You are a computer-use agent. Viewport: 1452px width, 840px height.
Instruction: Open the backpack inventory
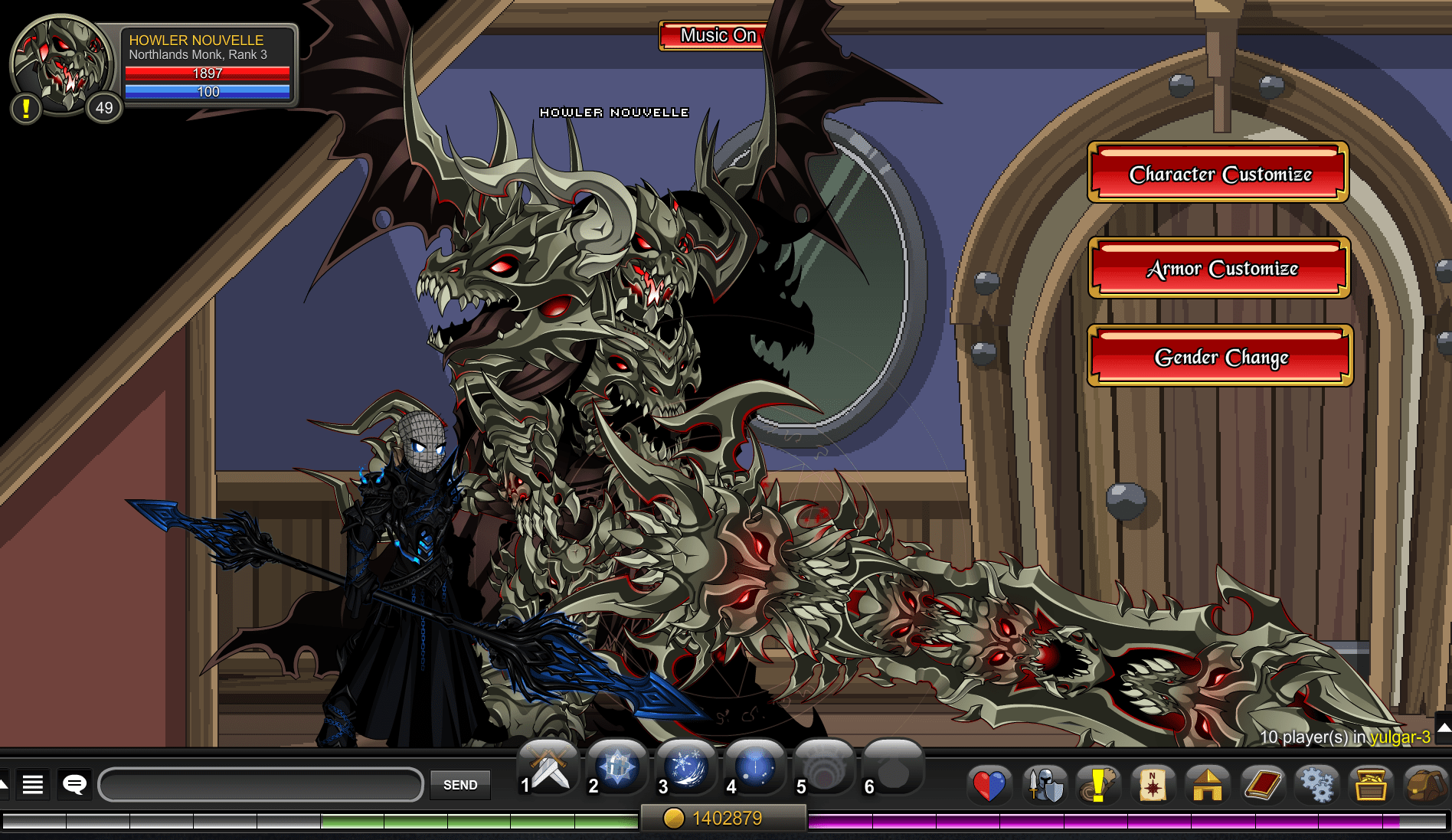tap(1424, 785)
